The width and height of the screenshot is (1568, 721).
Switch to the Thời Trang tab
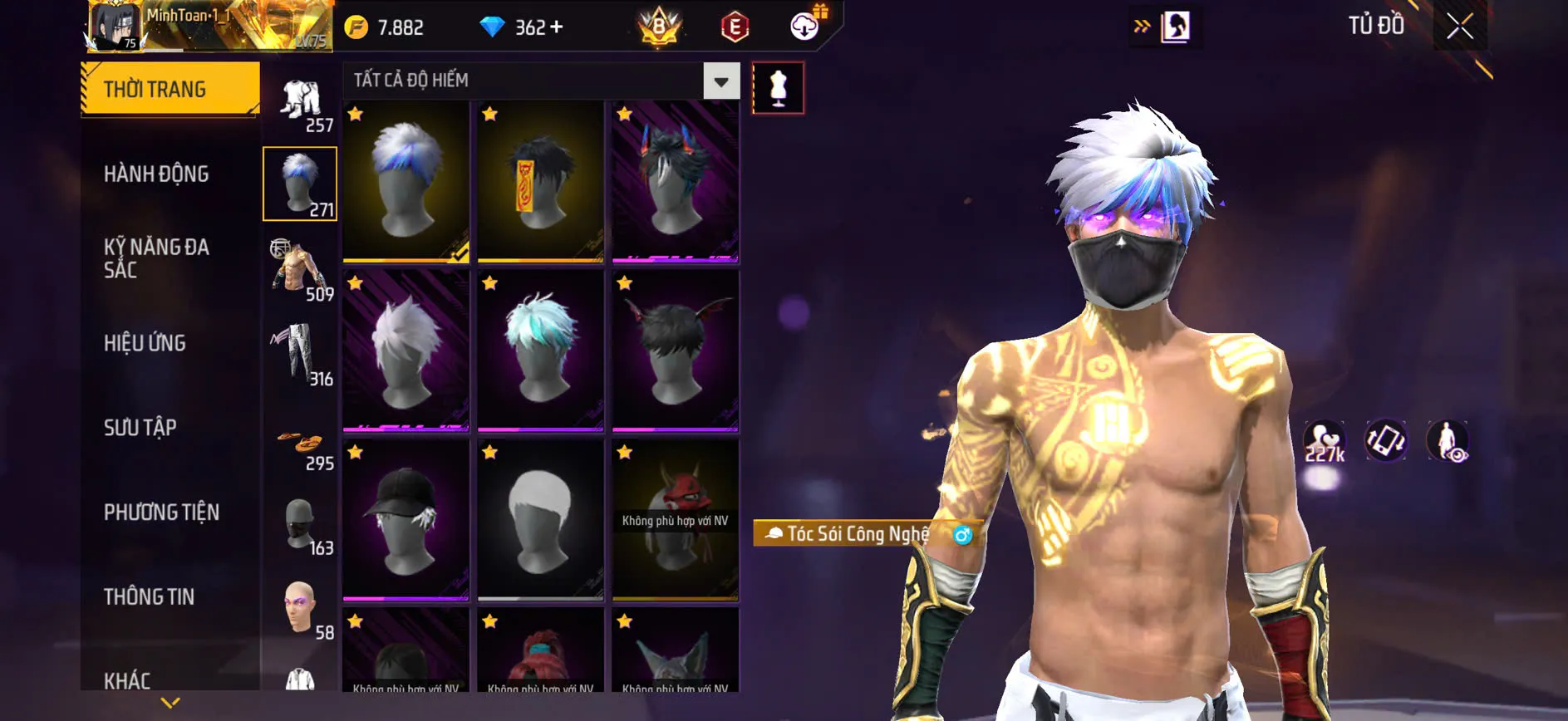point(155,89)
